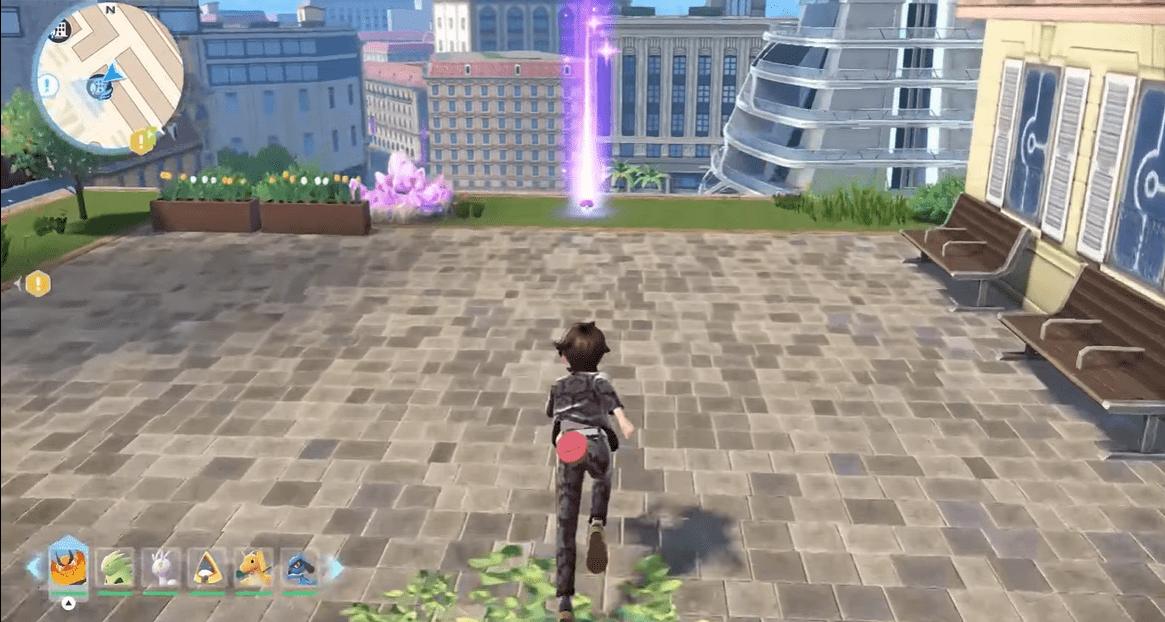Select the building icon on the minimap

pos(59,32)
